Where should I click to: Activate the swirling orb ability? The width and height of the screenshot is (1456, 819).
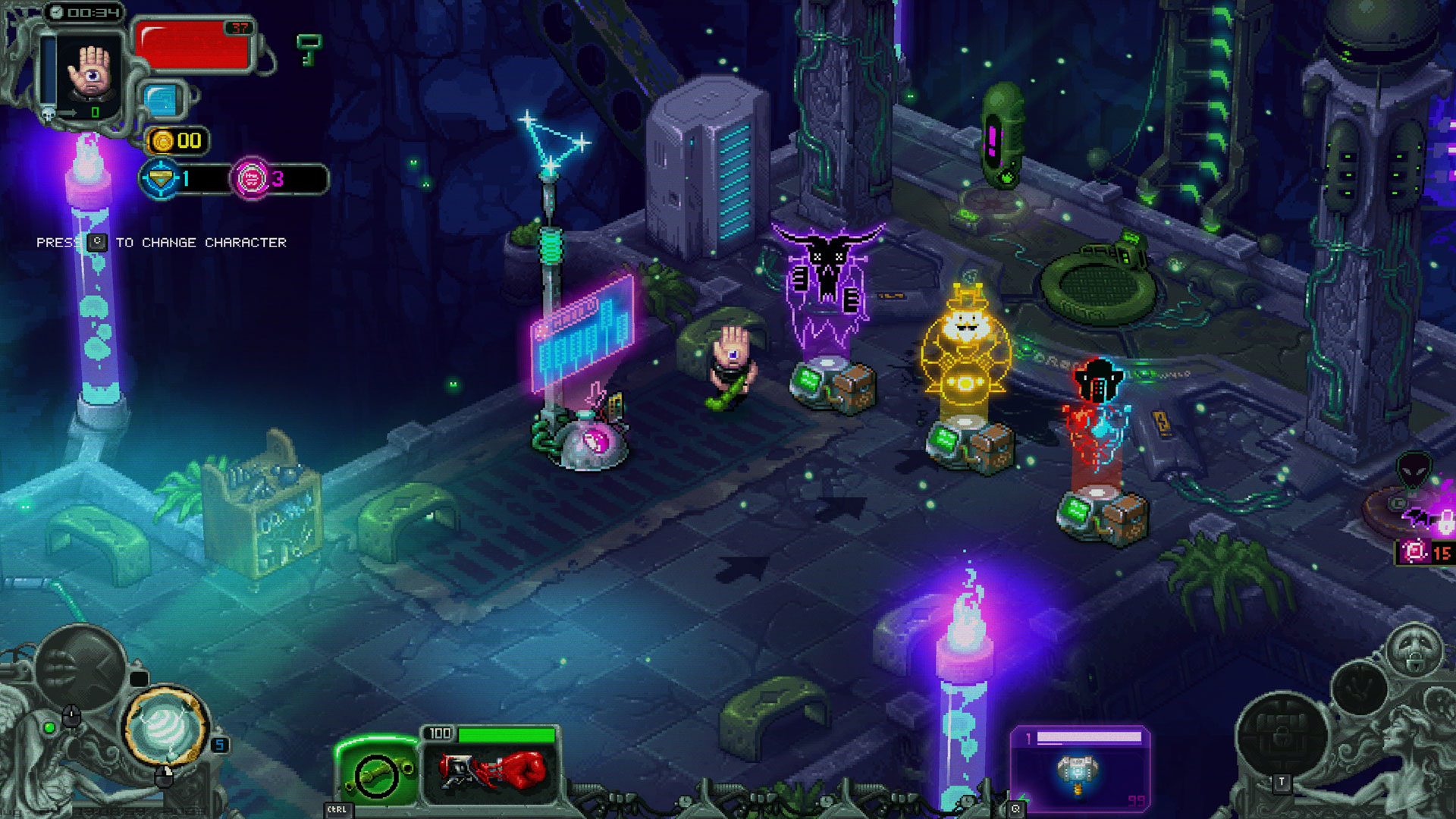[165, 726]
